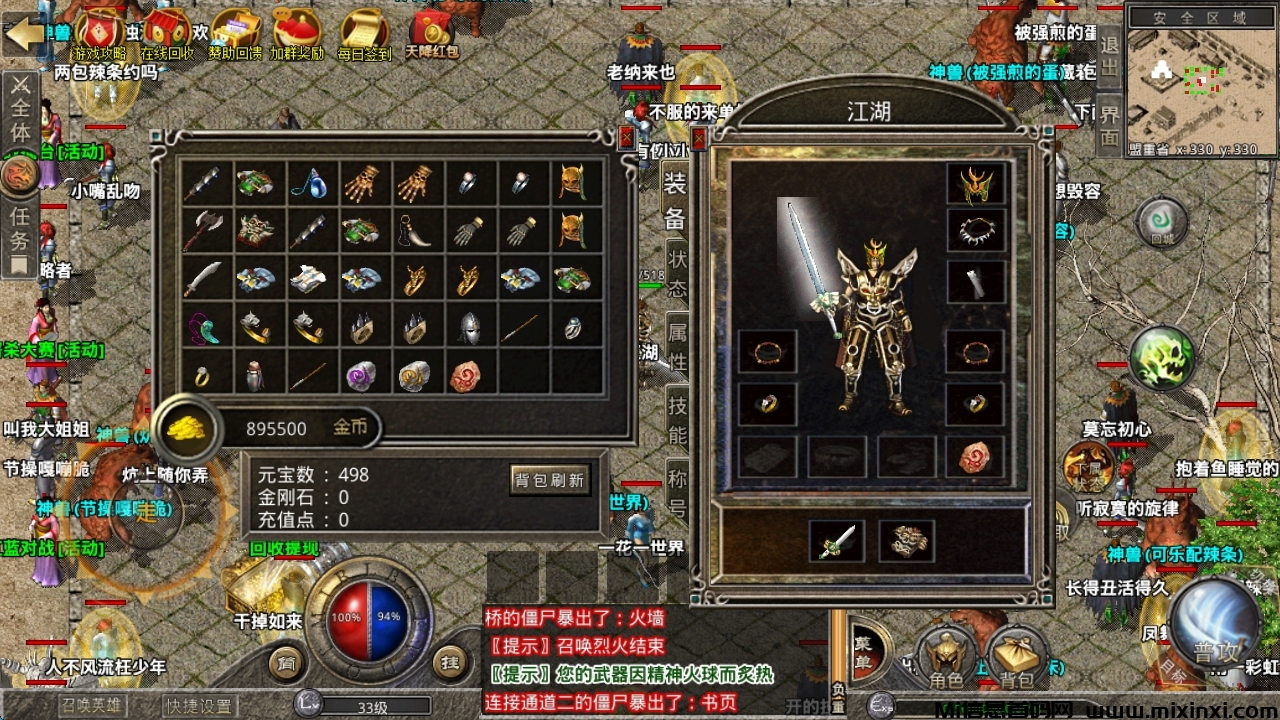Image resolution: width=1280 pixels, height=720 pixels.
Task: Claim the 每日签到 daily sign-in scroll
Action: [365, 33]
